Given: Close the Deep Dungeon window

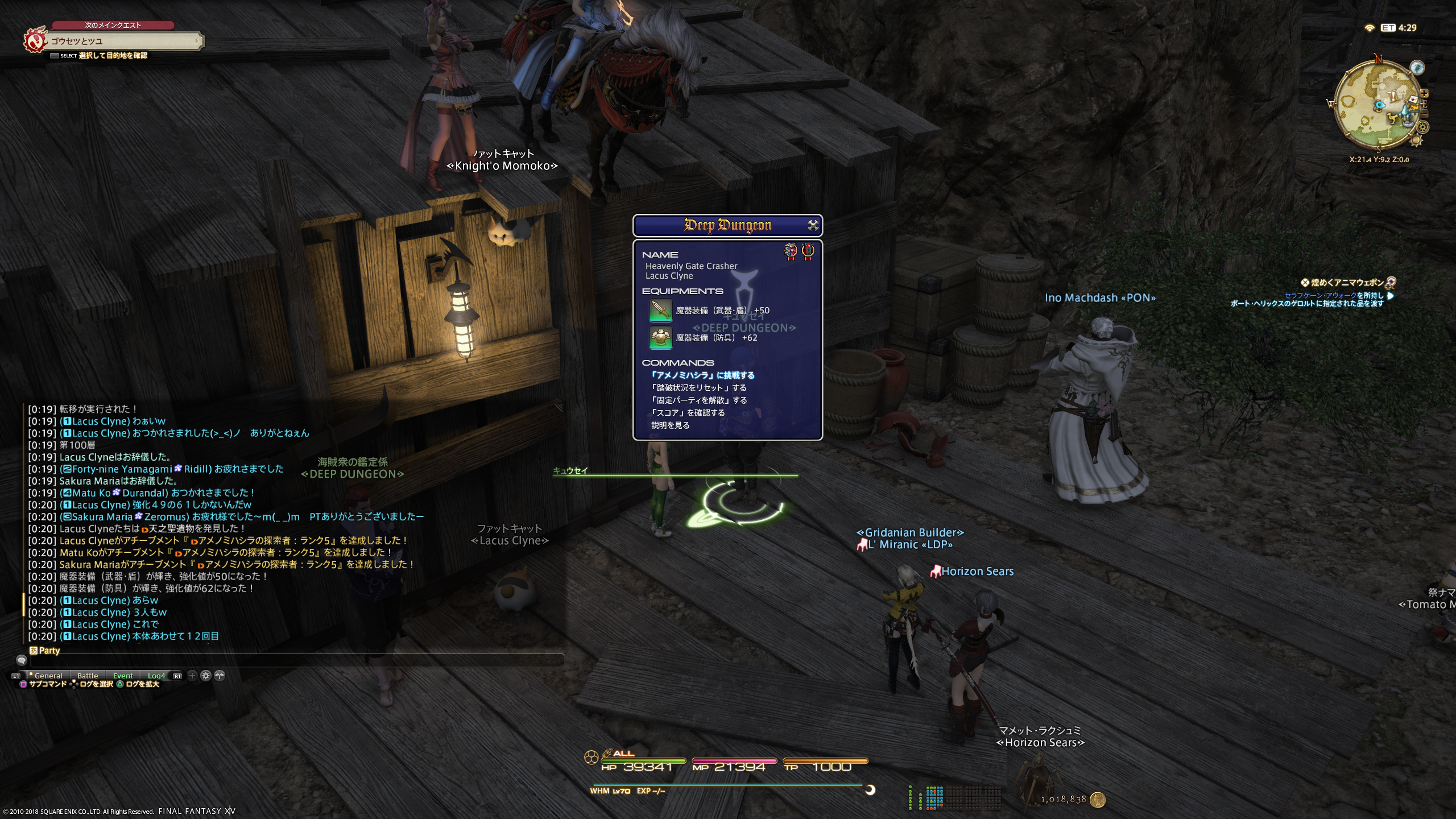Looking at the screenshot, I should click(x=813, y=225).
